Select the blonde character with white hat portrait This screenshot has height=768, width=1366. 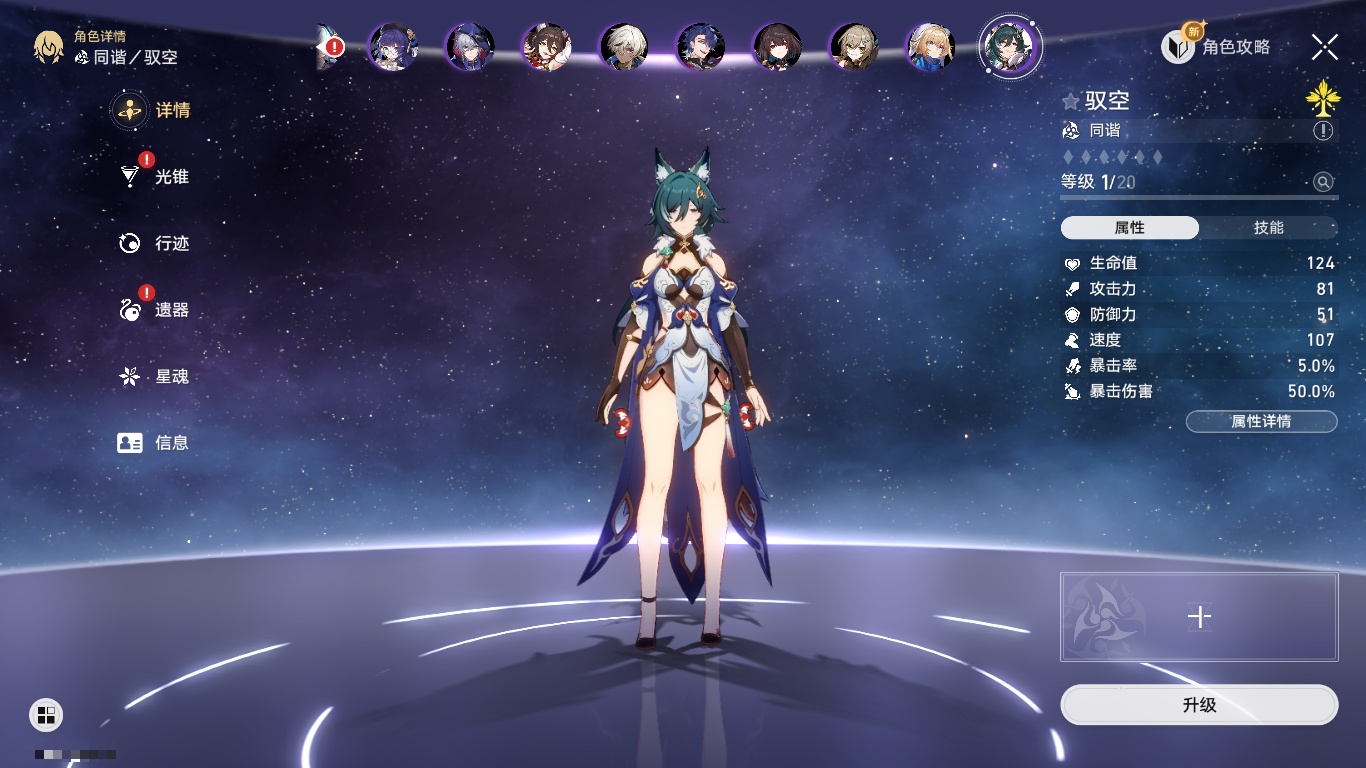931,47
